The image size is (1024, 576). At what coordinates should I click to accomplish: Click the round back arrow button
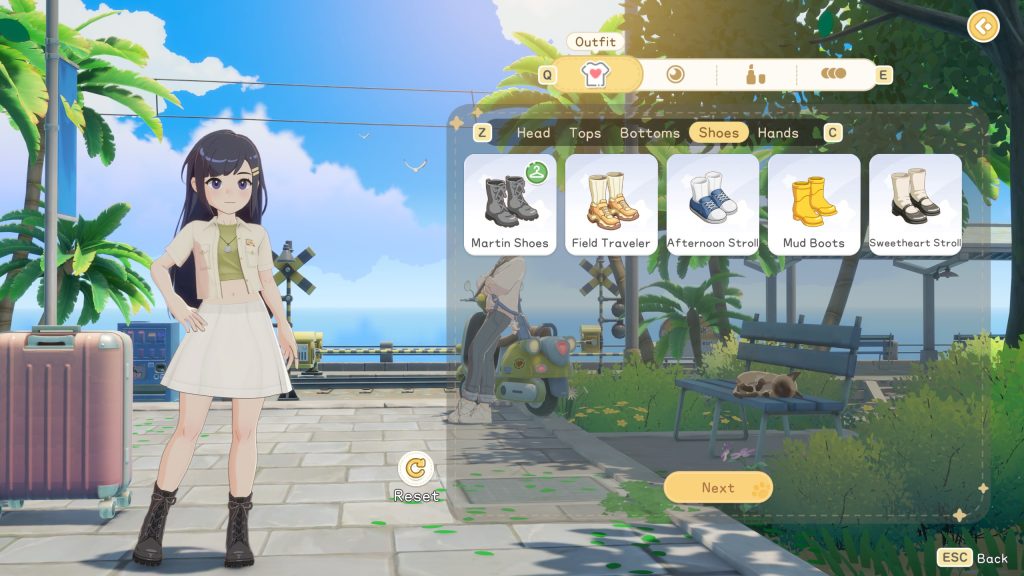(x=983, y=25)
